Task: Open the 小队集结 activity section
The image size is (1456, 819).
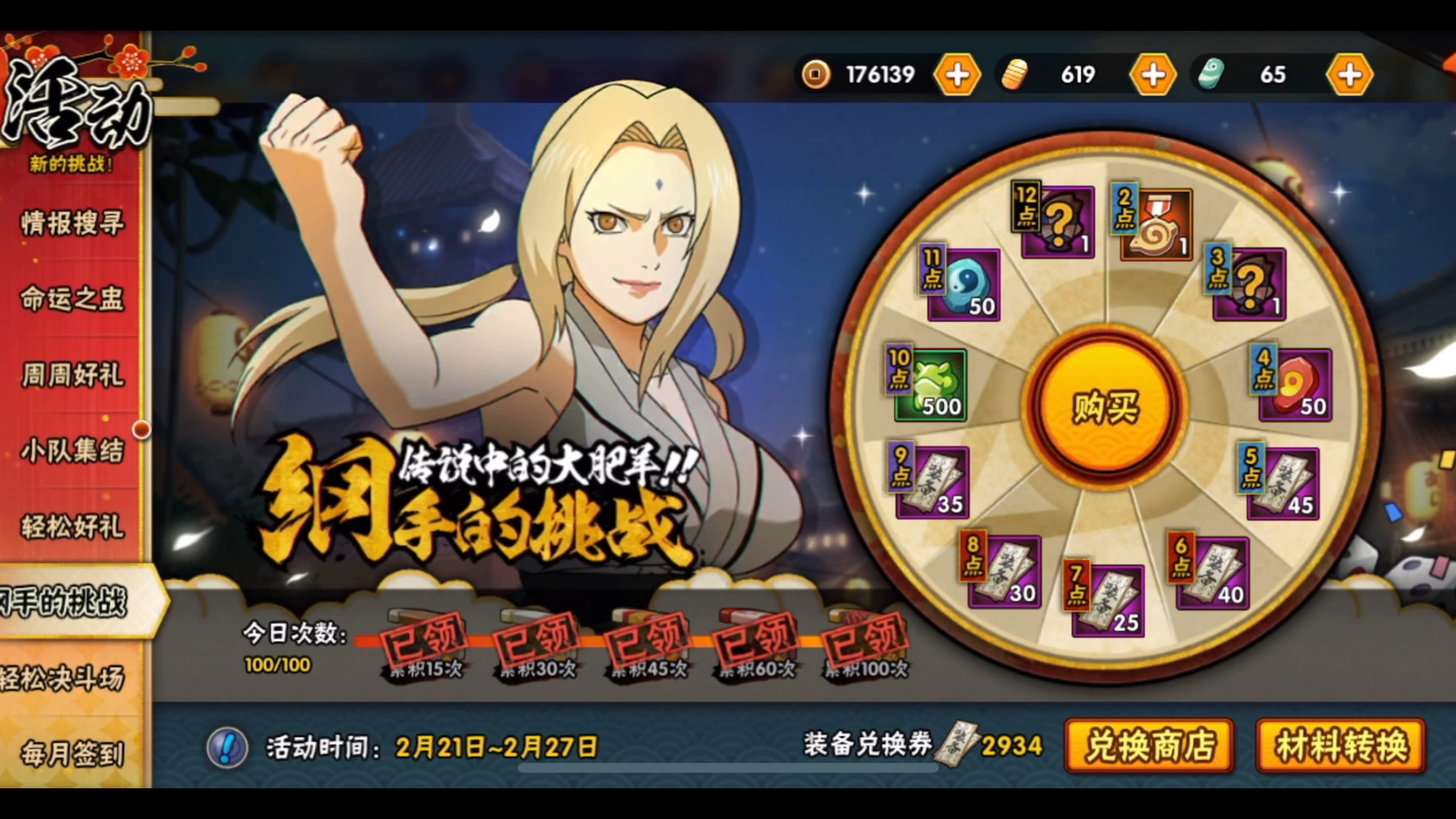Action: 72,451
